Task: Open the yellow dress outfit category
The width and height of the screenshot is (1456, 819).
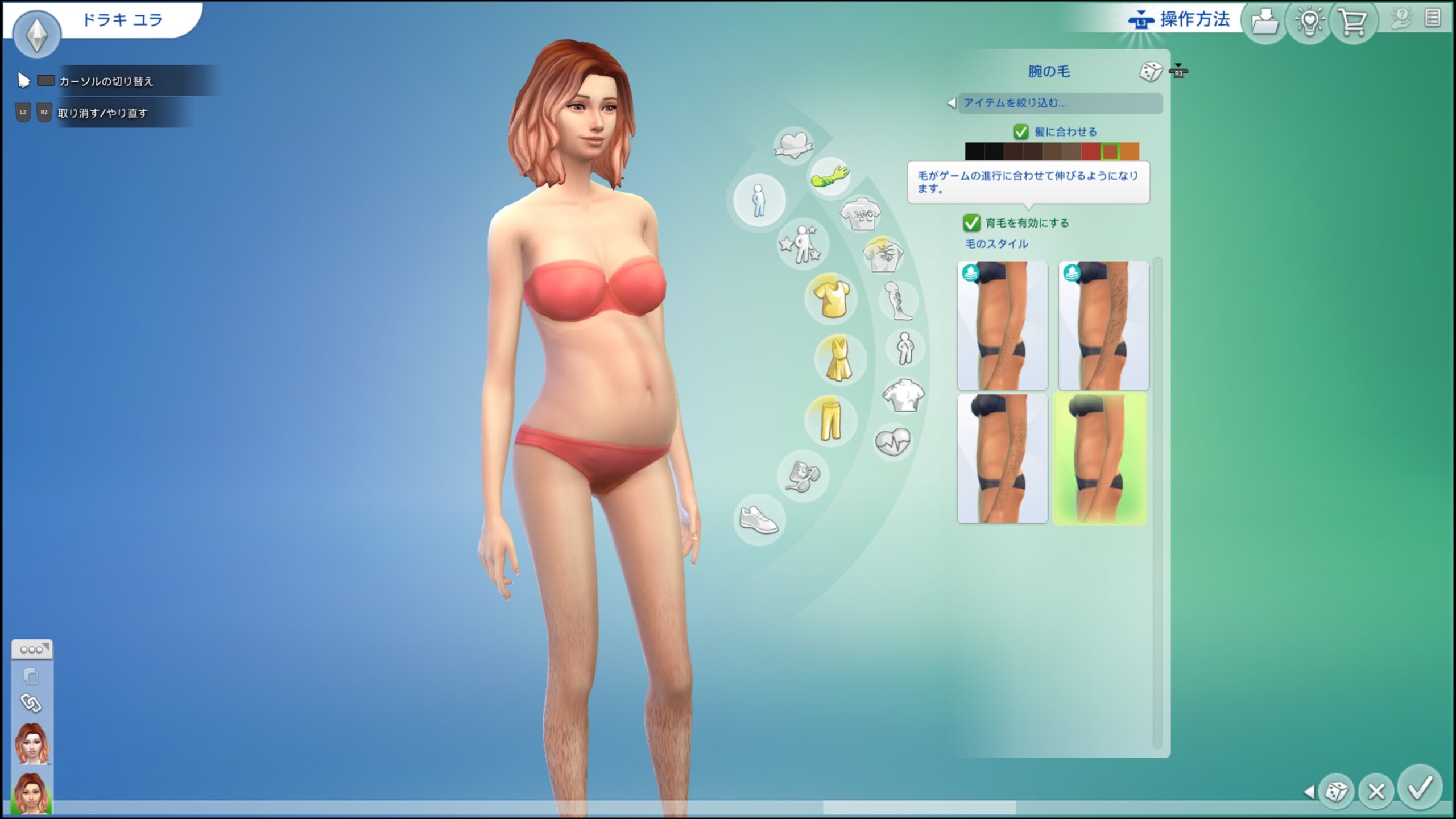Action: tap(839, 359)
